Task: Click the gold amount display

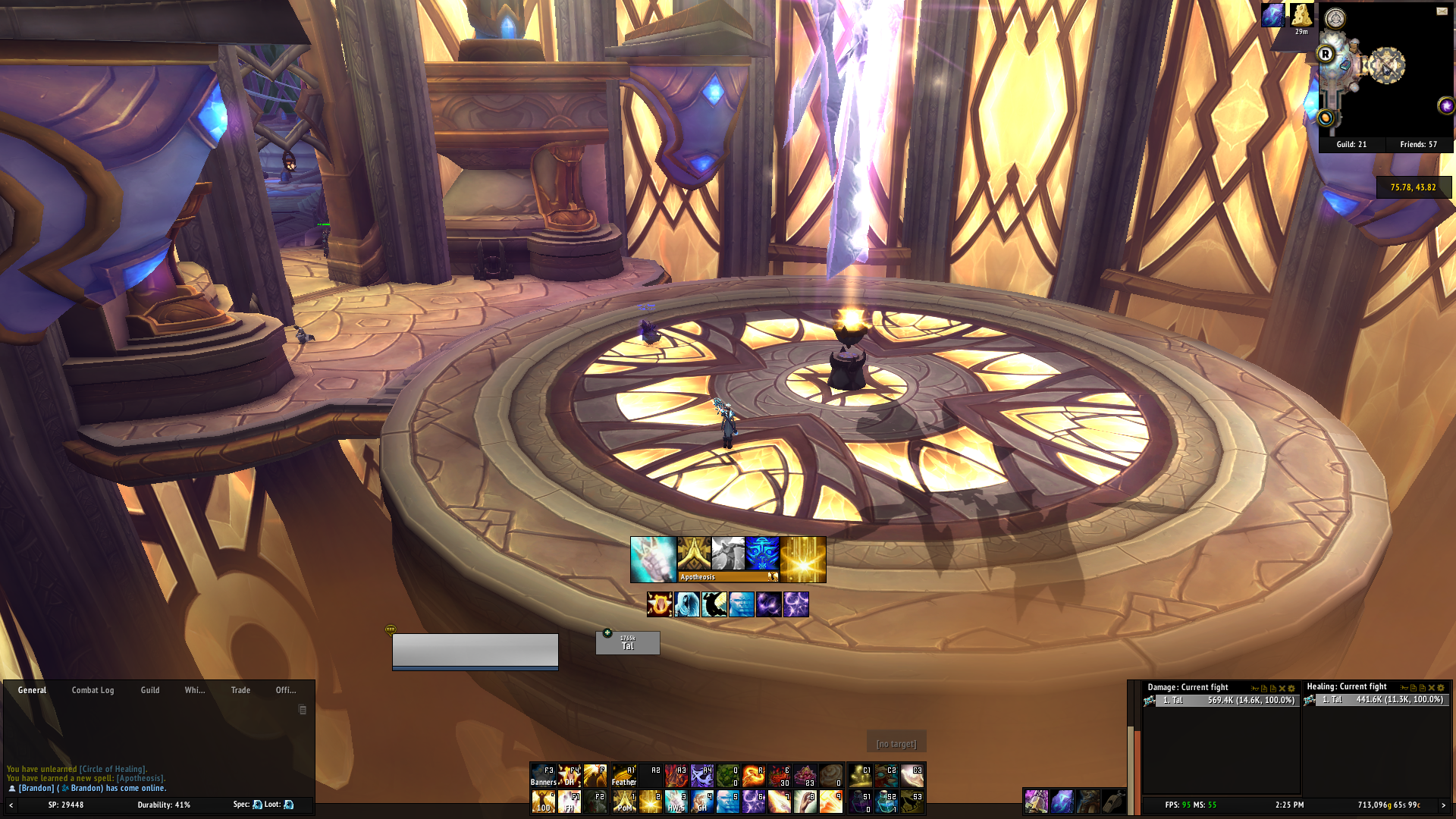Action: point(1389,805)
